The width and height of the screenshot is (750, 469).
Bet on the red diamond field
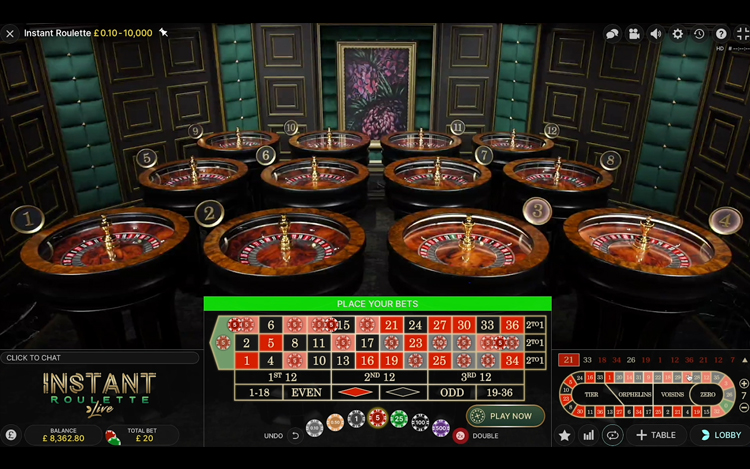point(354,393)
